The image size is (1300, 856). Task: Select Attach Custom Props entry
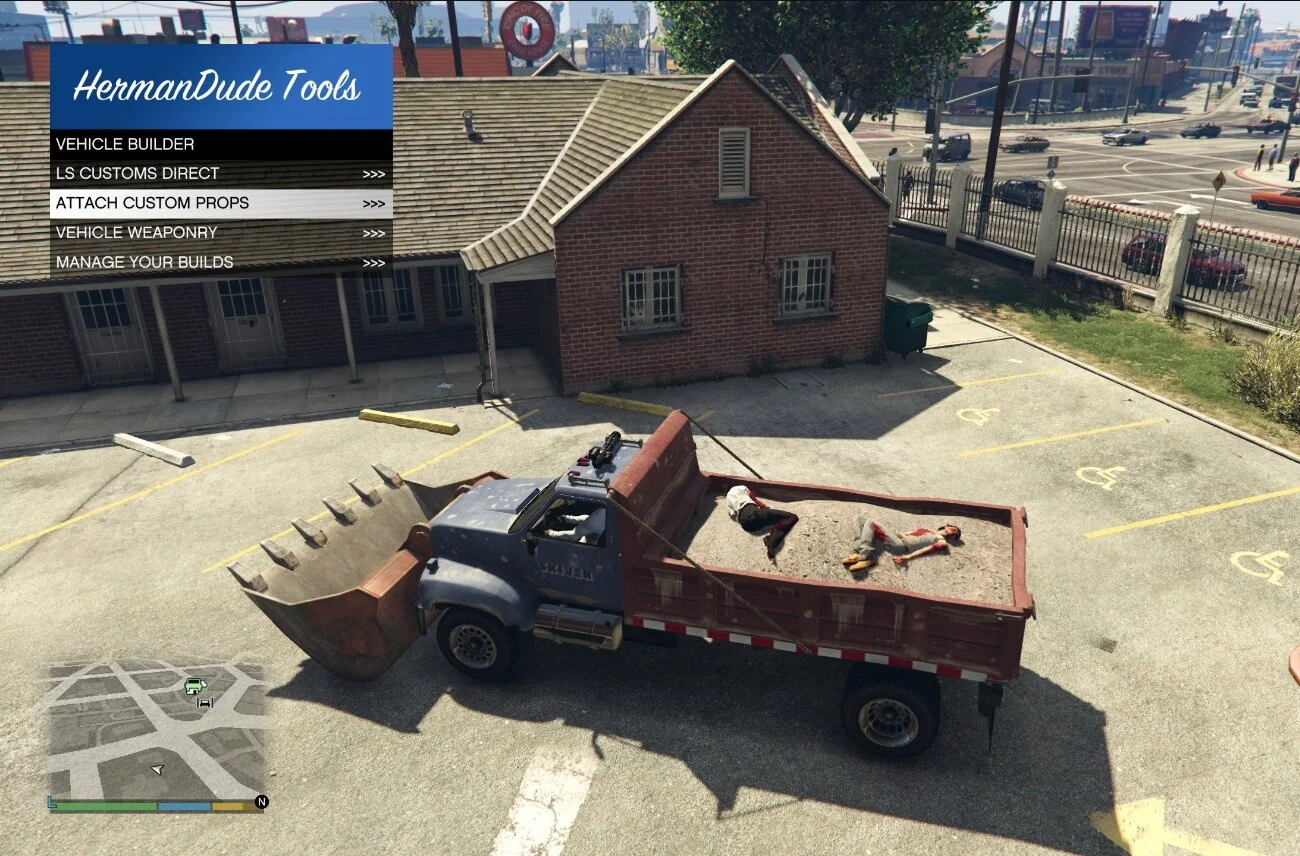pos(221,203)
